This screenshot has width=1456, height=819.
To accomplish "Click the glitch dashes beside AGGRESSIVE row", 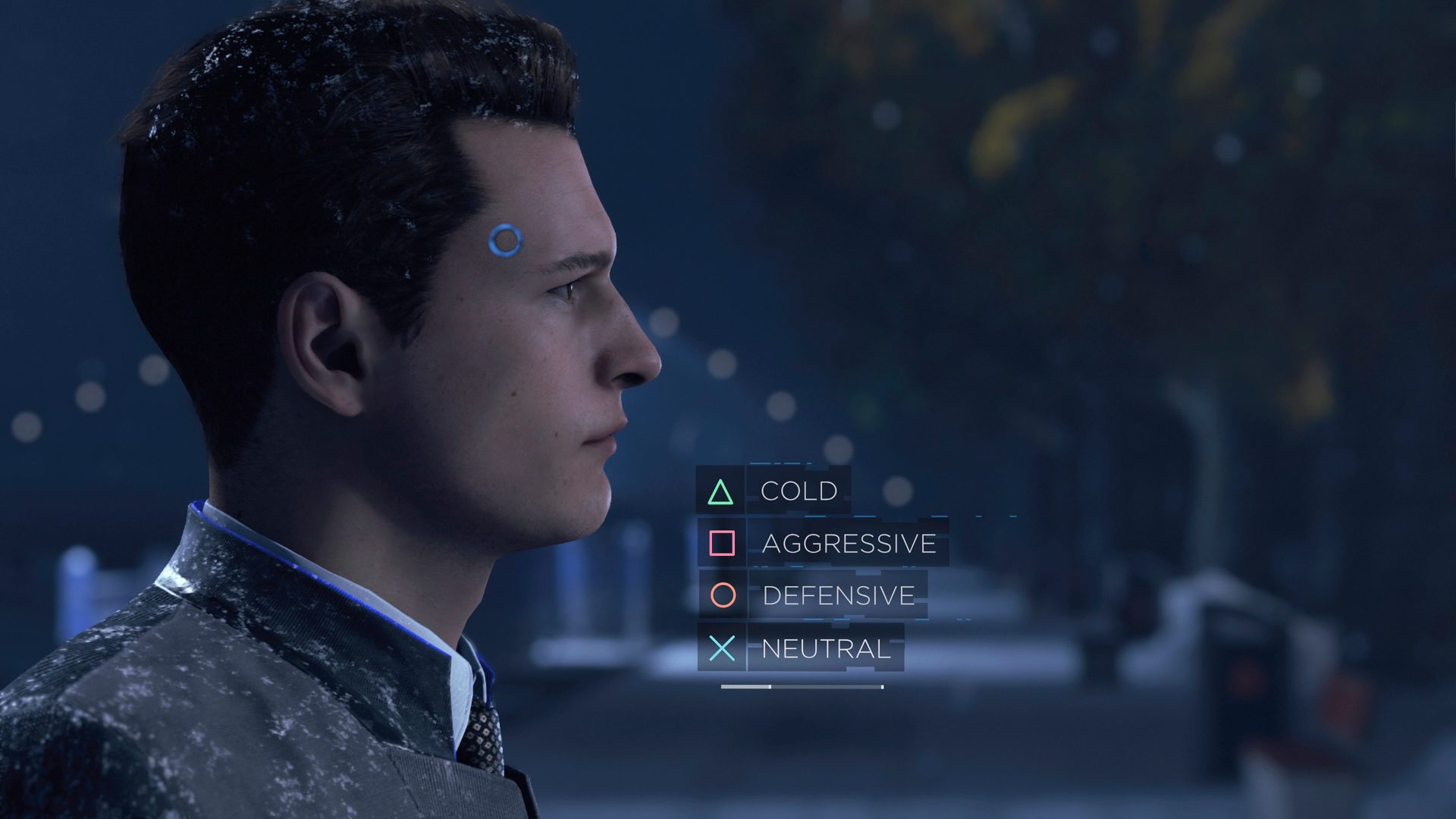I will pos(978,518).
